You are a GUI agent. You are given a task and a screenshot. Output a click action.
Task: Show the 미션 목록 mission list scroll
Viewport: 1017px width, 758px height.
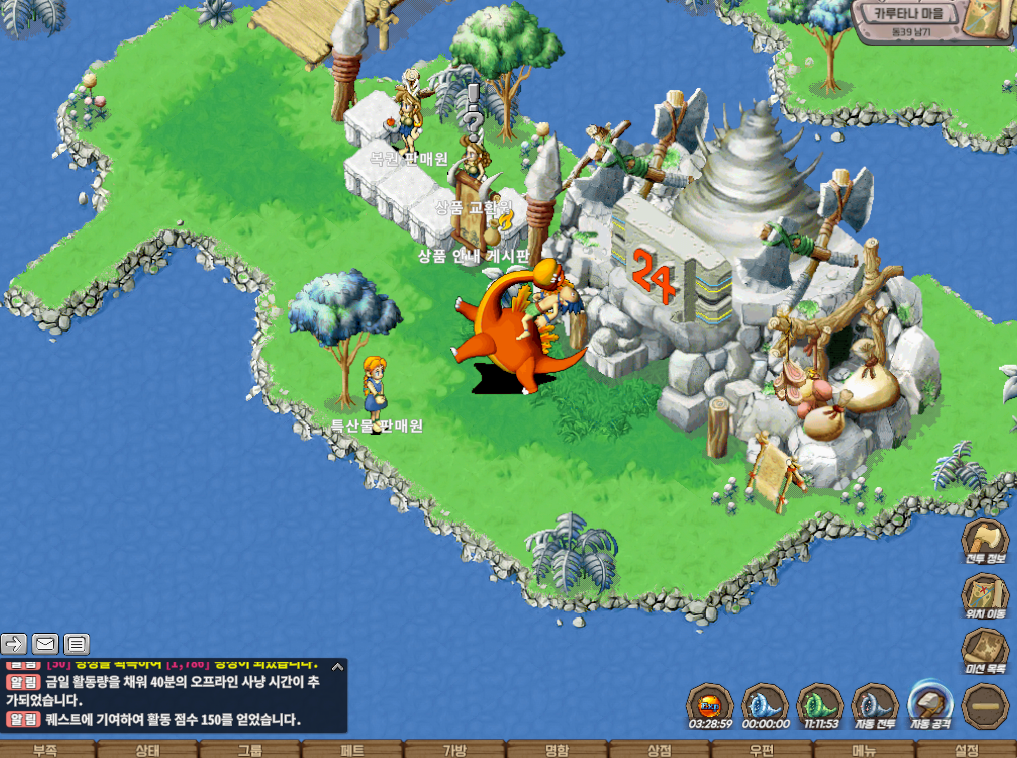coord(985,650)
